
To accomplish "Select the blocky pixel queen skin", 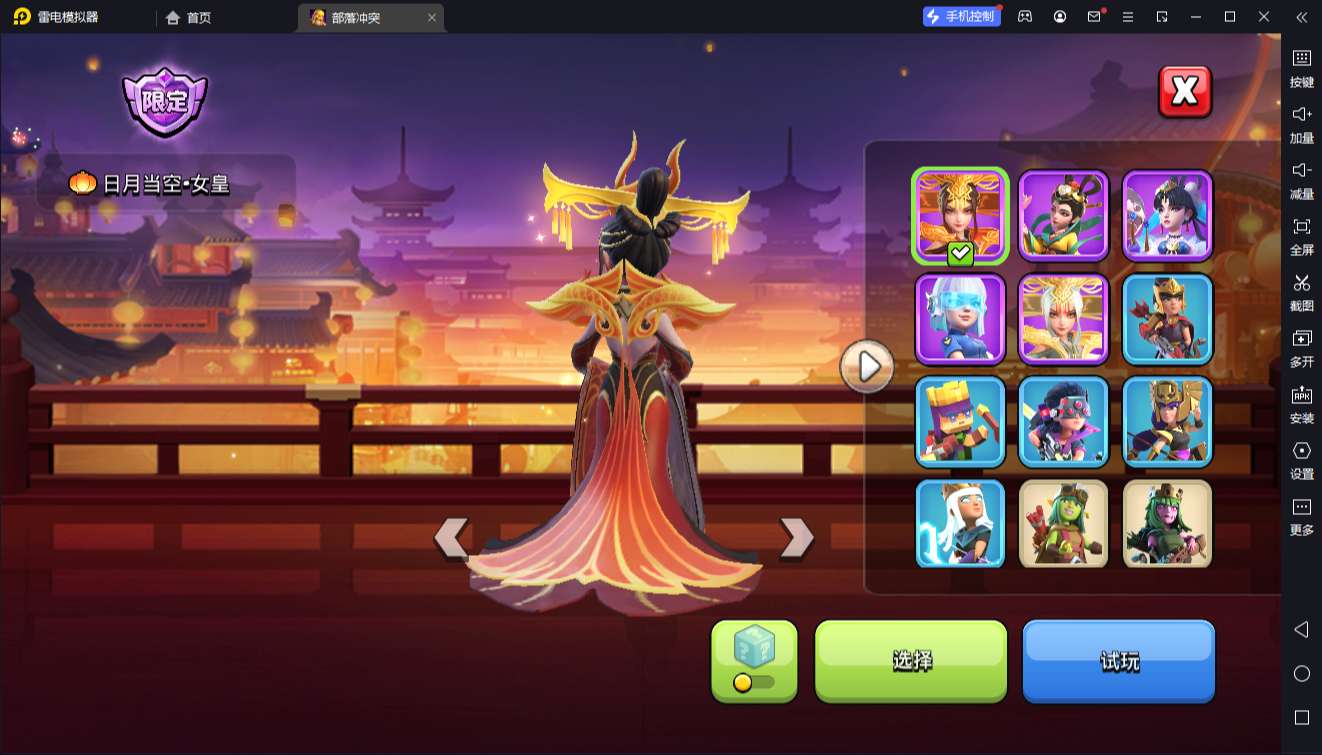I will (x=960, y=422).
